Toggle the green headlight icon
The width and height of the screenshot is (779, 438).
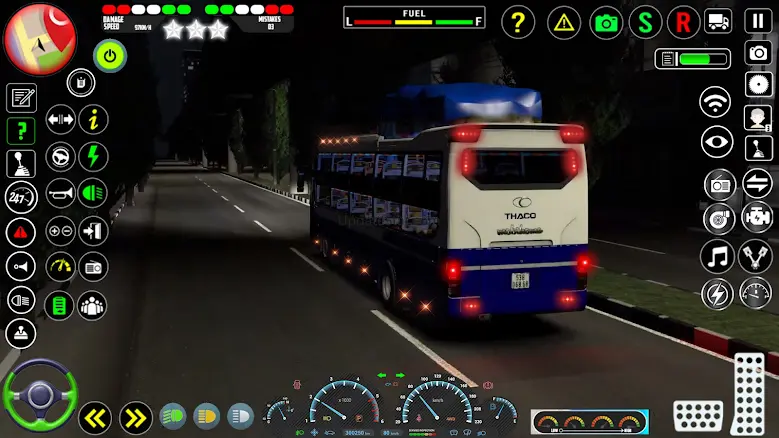(x=93, y=191)
